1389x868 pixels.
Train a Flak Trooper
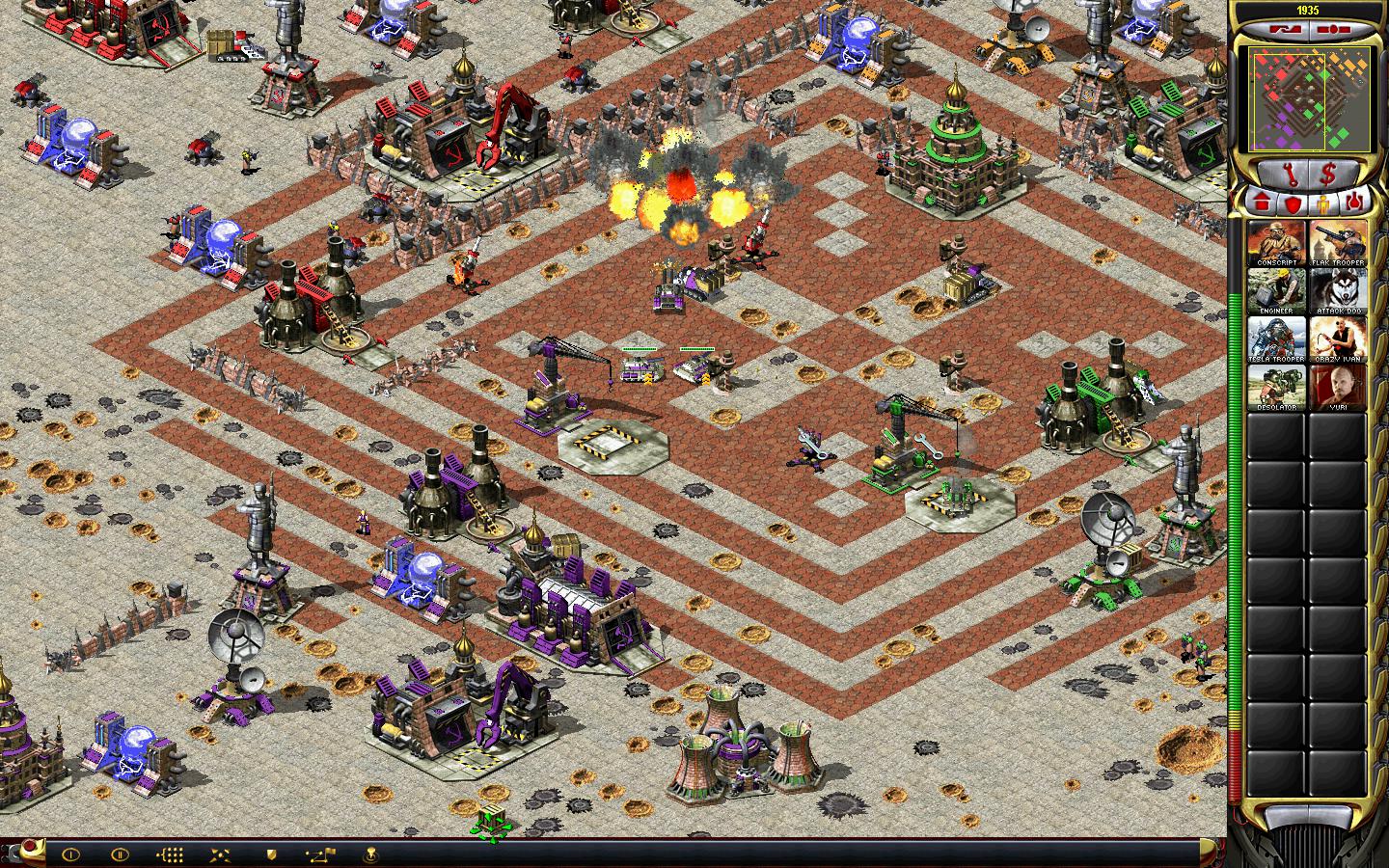pyautogui.click(x=1337, y=243)
